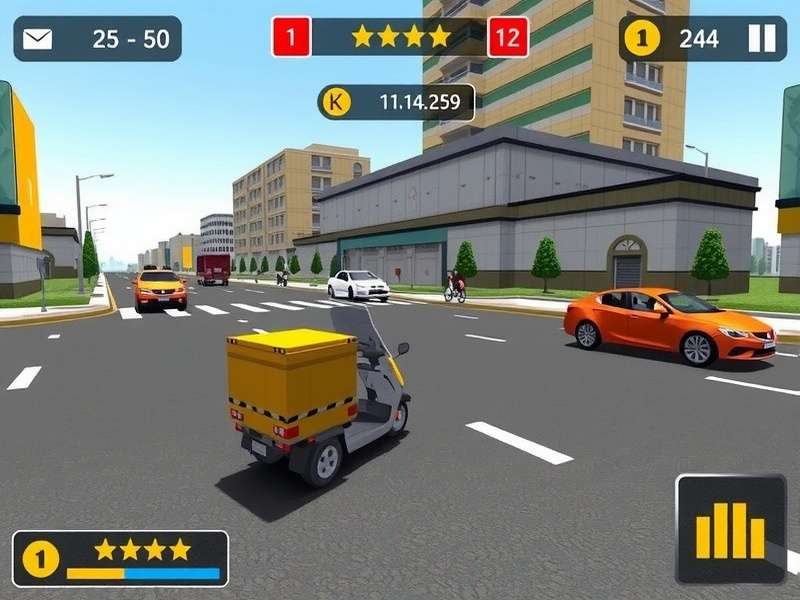Open the envelope messages icon
The image size is (800, 600).
[38, 39]
